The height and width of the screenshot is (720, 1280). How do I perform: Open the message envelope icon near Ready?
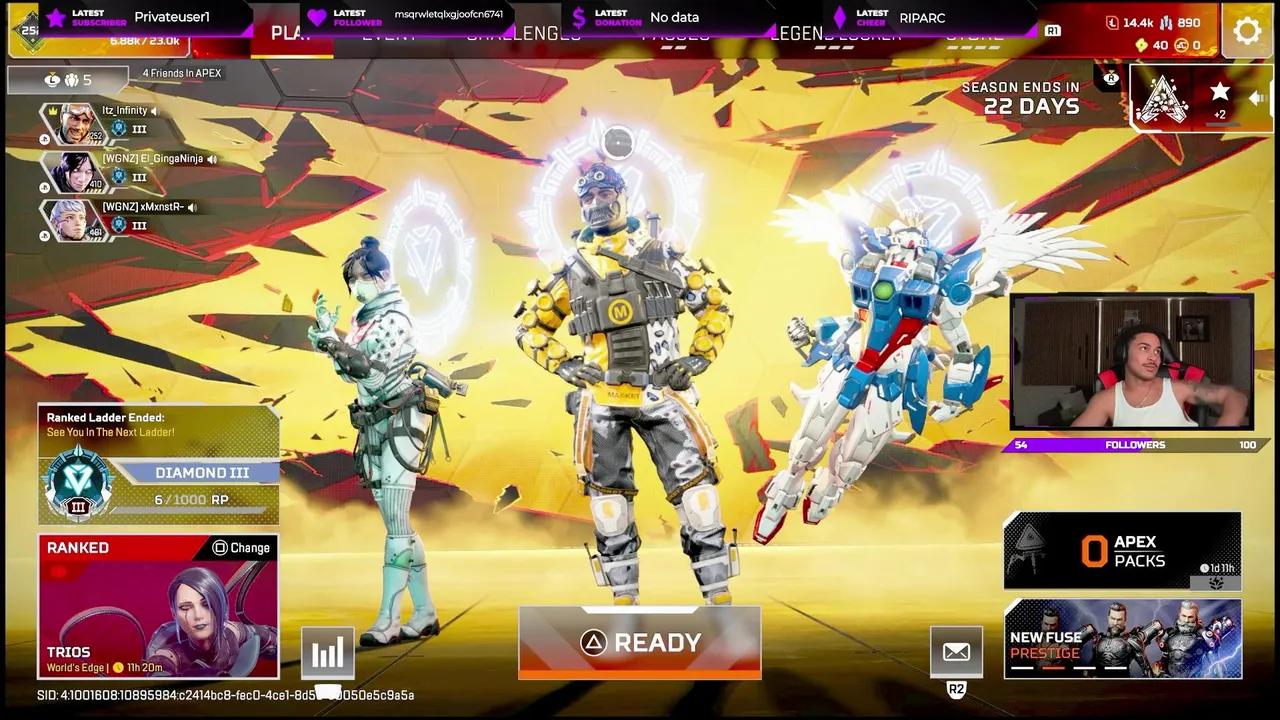coord(956,650)
